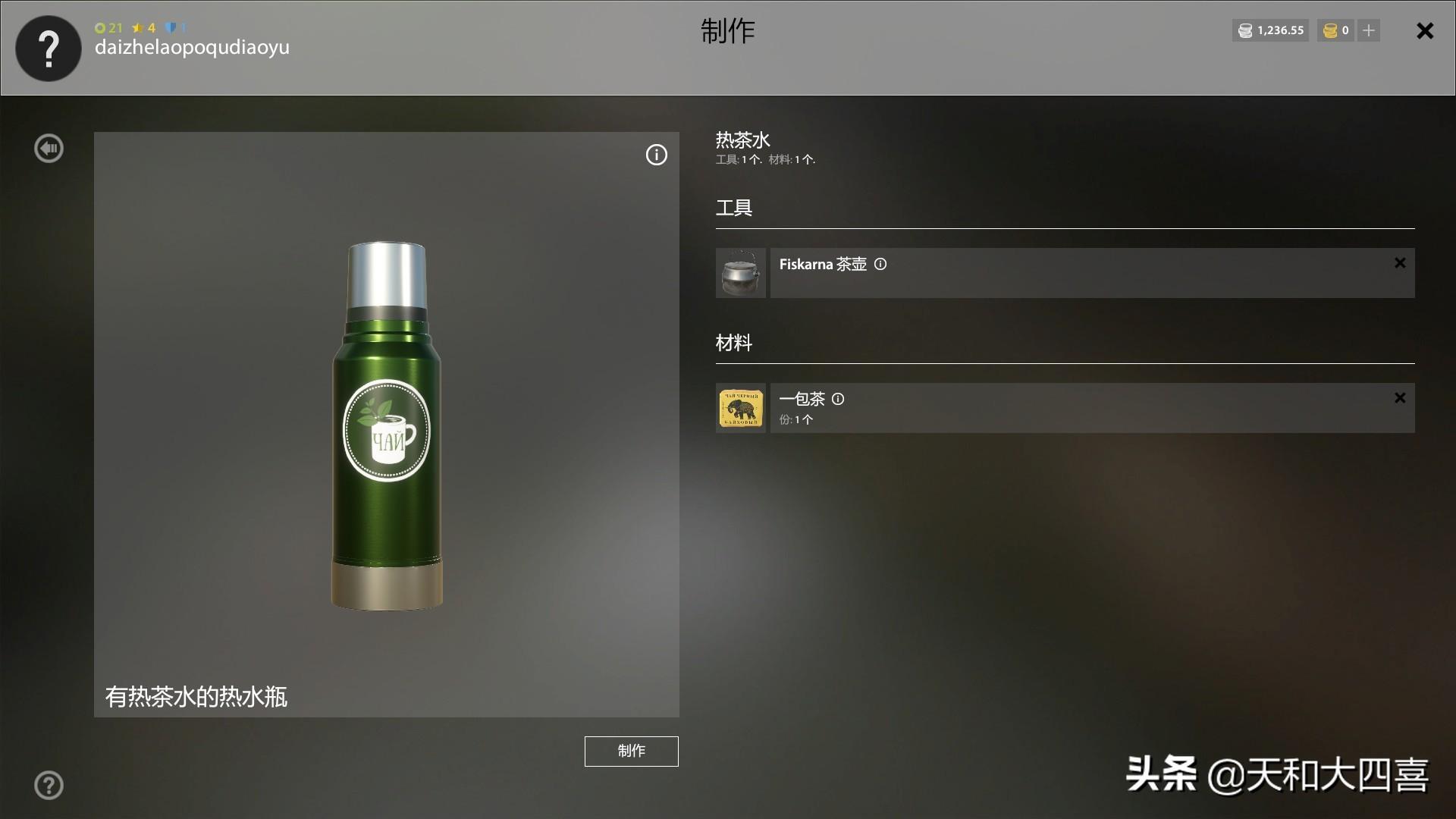Click the gold coin balance

click(1336, 30)
